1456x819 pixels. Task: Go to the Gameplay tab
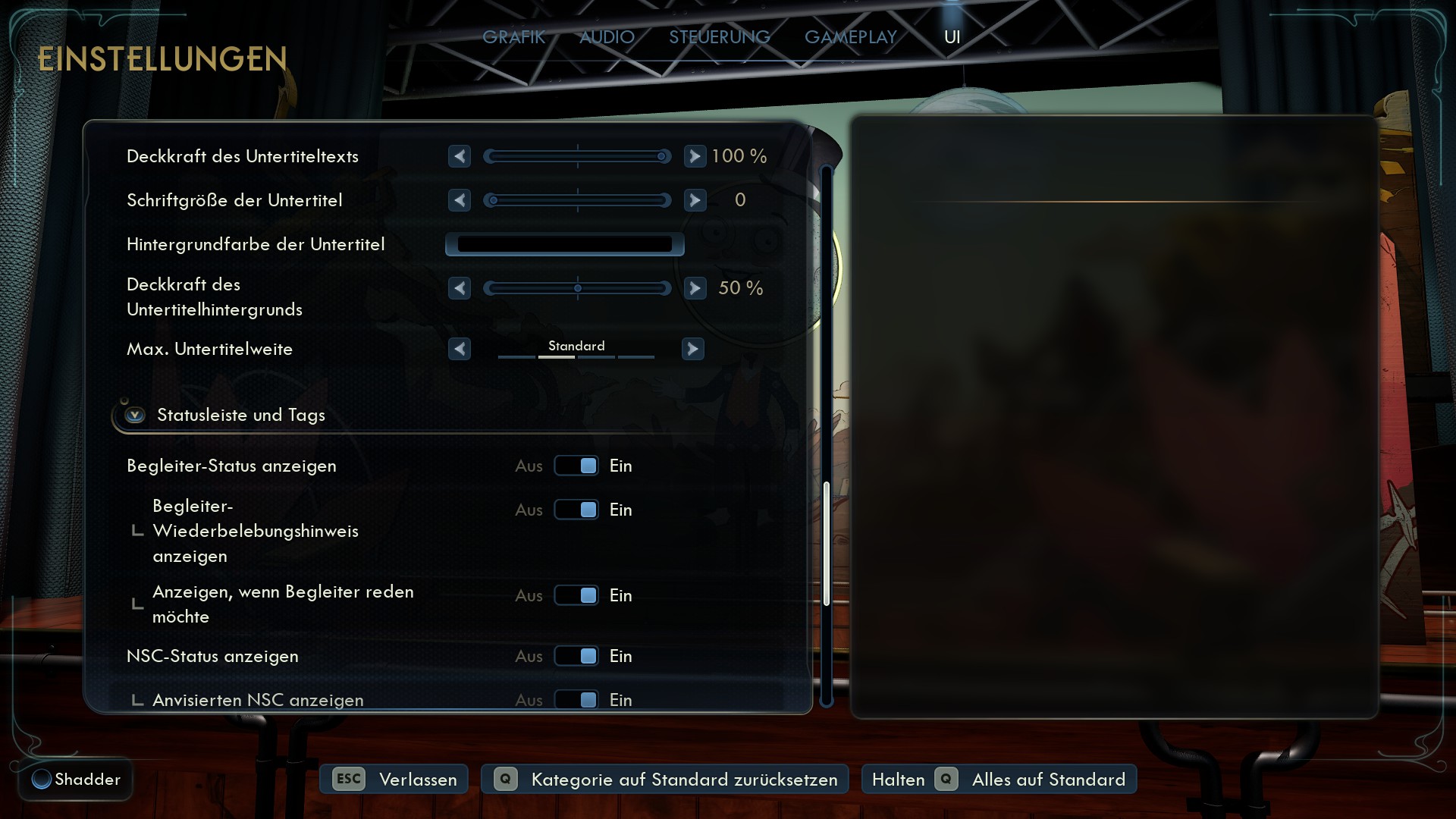[850, 37]
